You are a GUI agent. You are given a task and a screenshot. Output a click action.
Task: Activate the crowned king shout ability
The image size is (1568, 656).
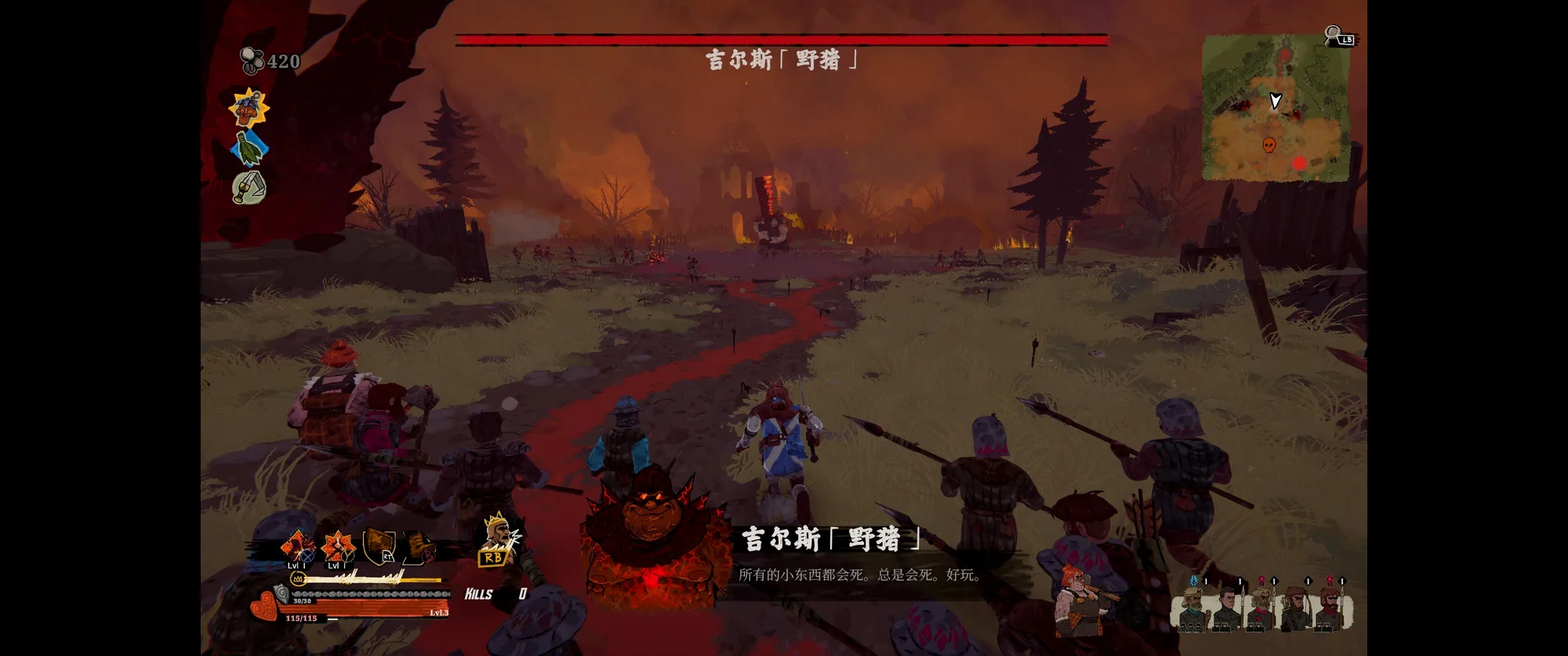tap(496, 539)
